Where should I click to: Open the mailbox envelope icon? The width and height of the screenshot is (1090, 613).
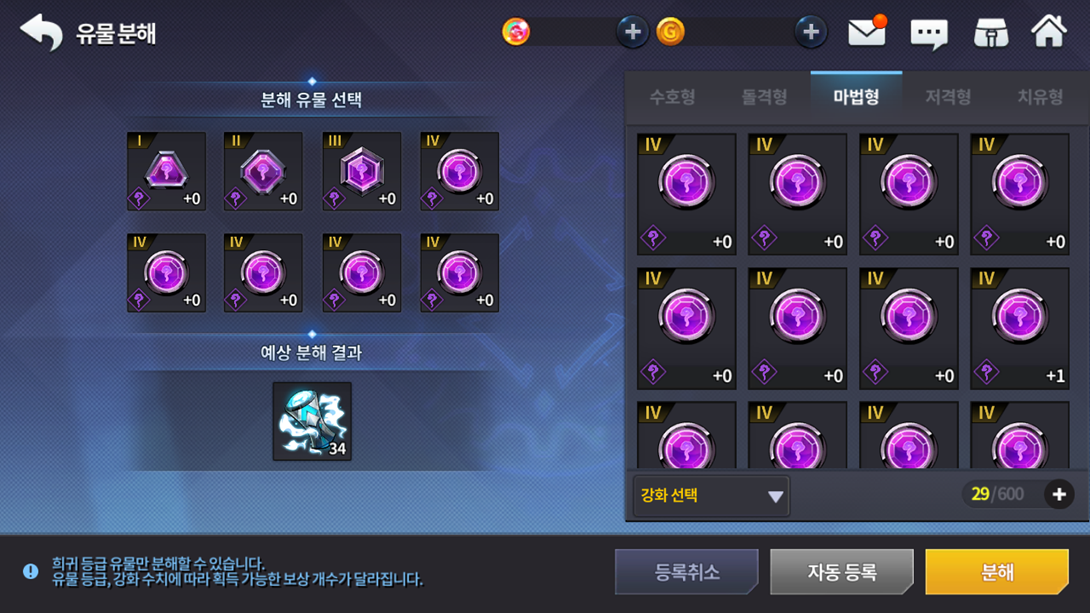click(867, 33)
